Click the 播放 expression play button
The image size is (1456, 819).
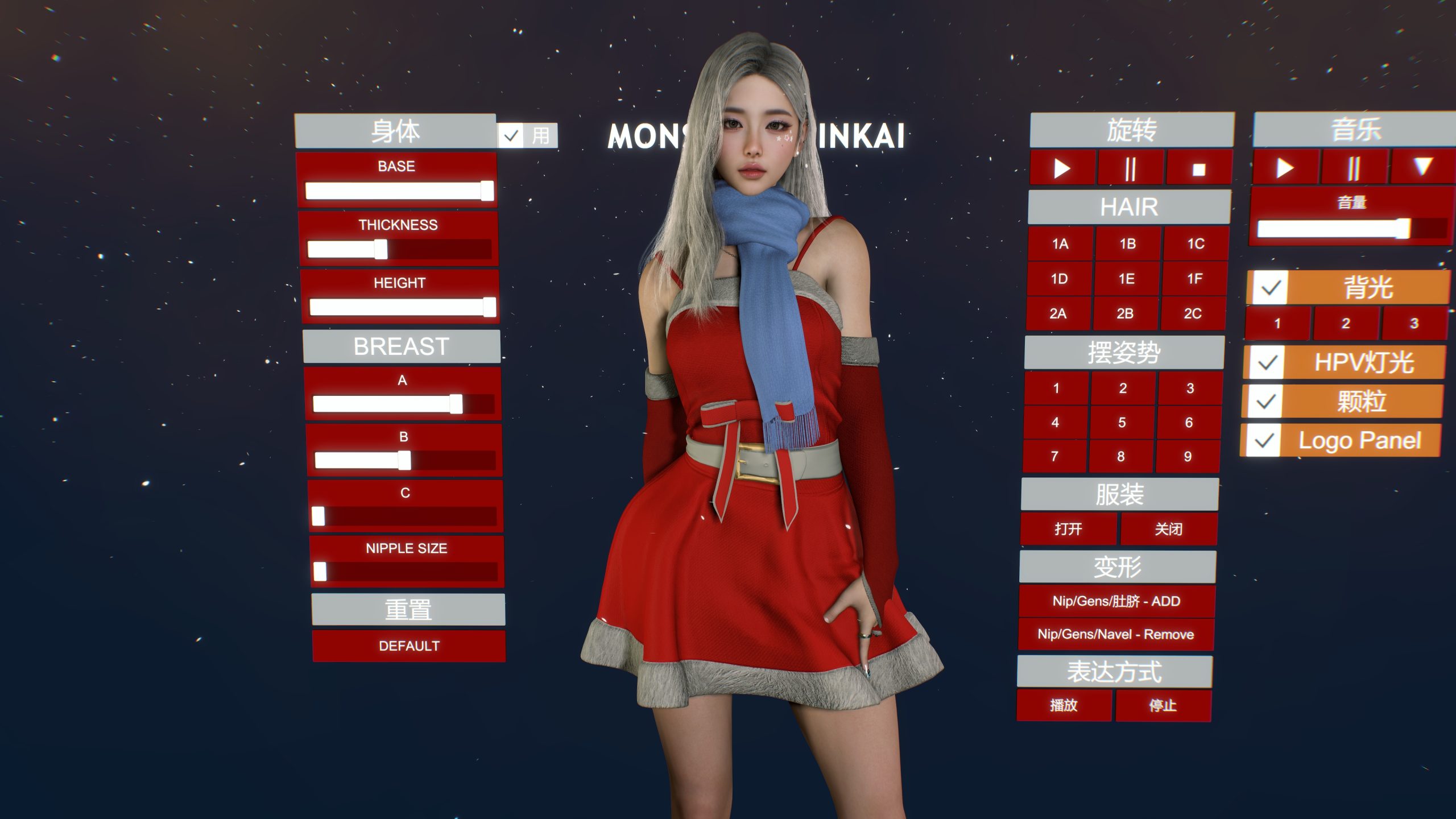tap(1064, 705)
